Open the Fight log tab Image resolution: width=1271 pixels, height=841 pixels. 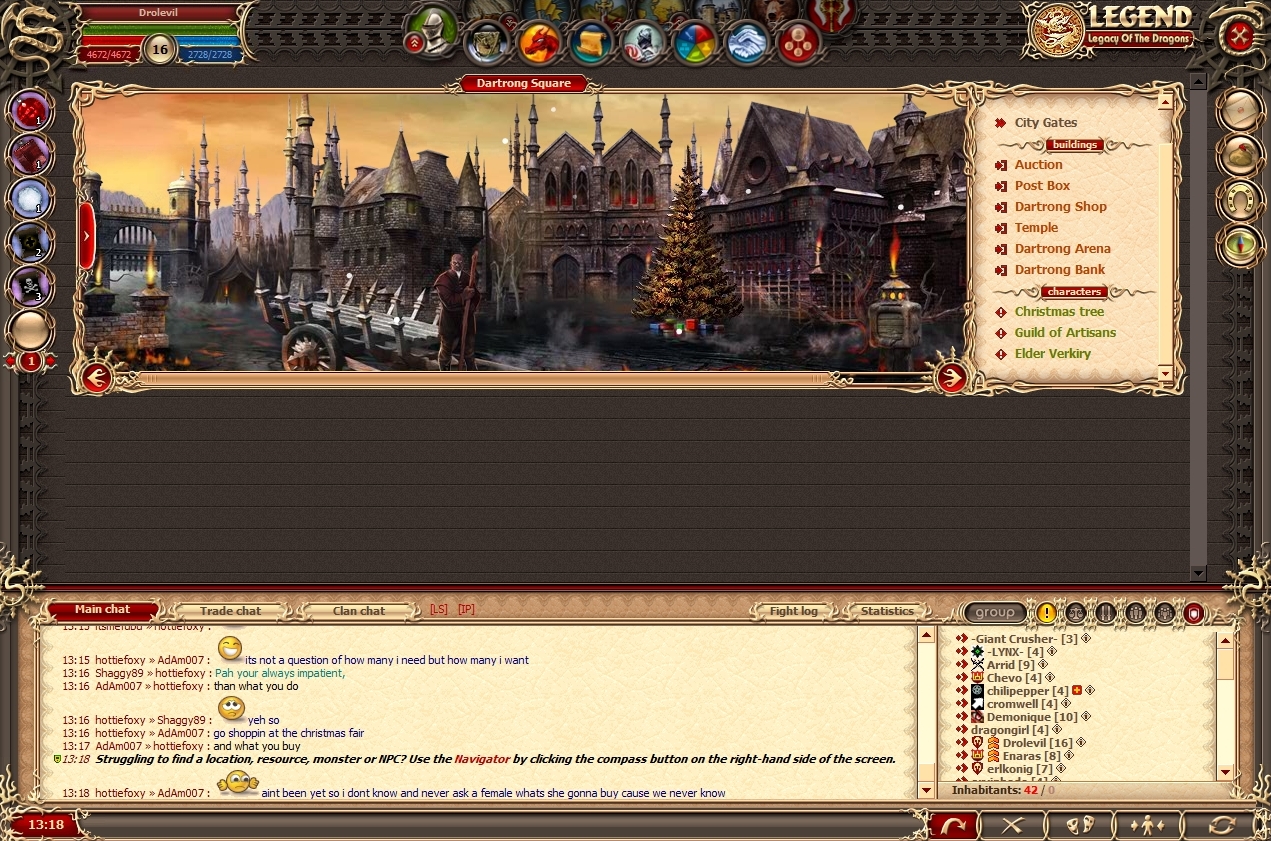[x=793, y=611]
